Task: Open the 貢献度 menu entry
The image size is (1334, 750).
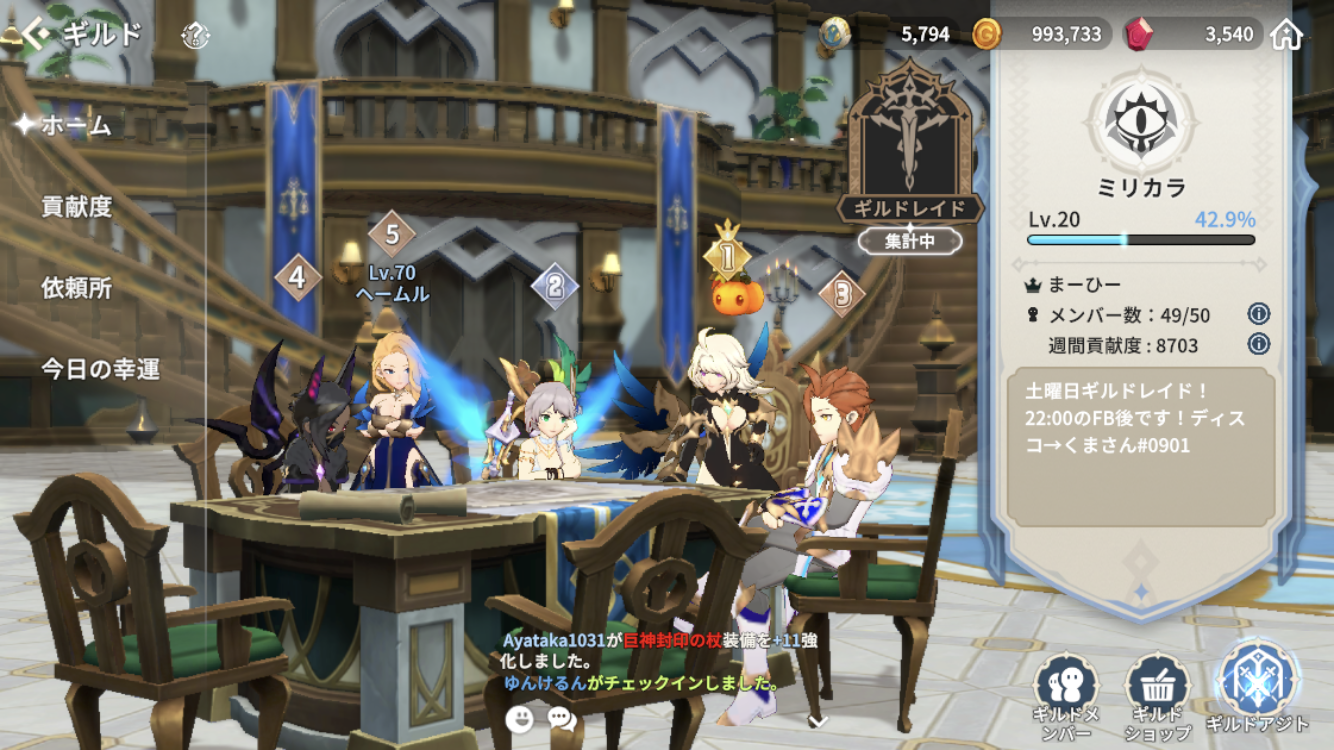Action: (76, 207)
